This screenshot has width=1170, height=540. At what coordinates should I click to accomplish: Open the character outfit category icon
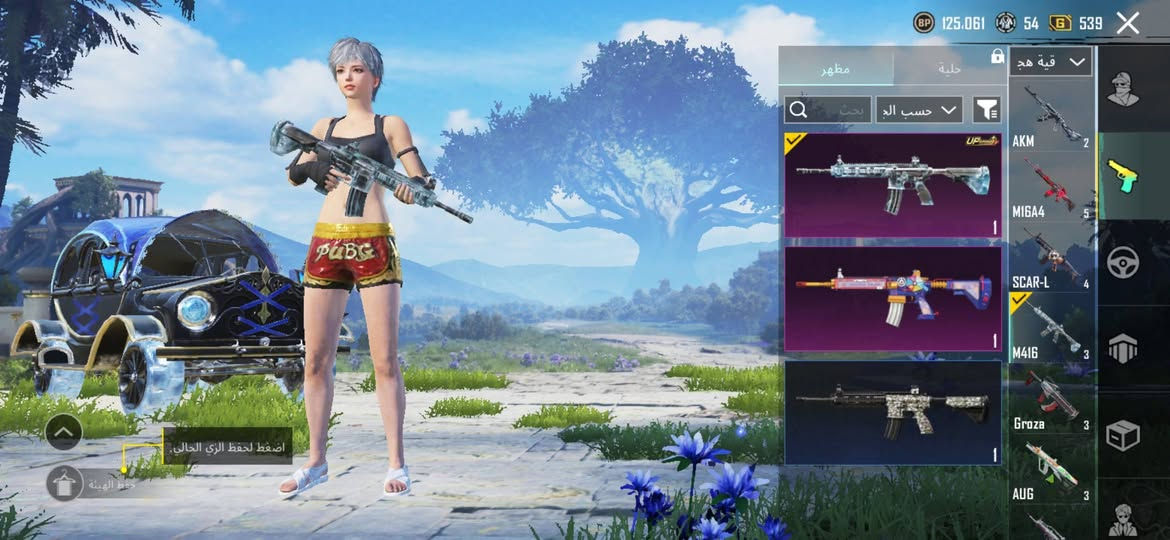click(1123, 89)
